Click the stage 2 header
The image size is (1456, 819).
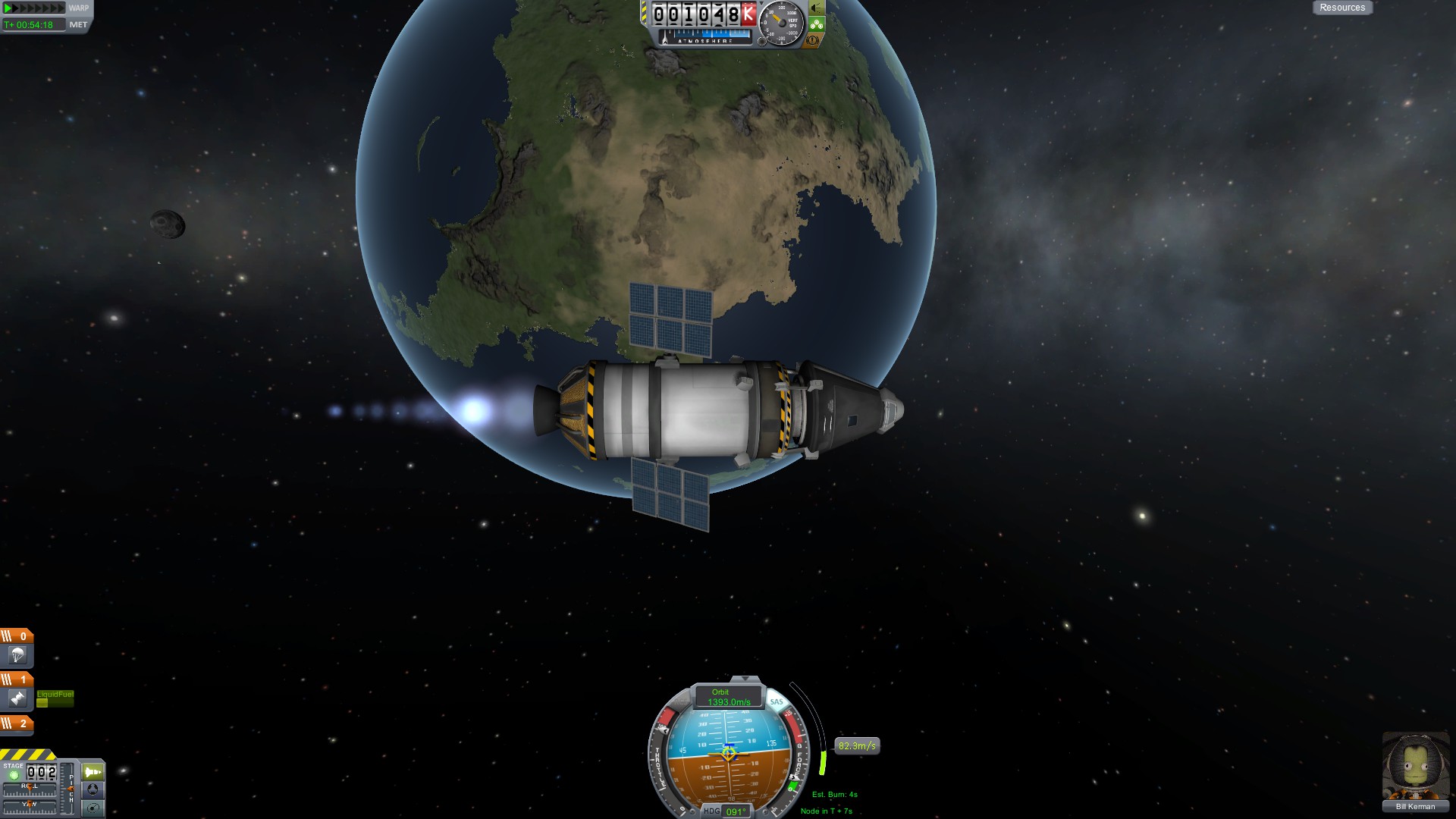pos(17,723)
